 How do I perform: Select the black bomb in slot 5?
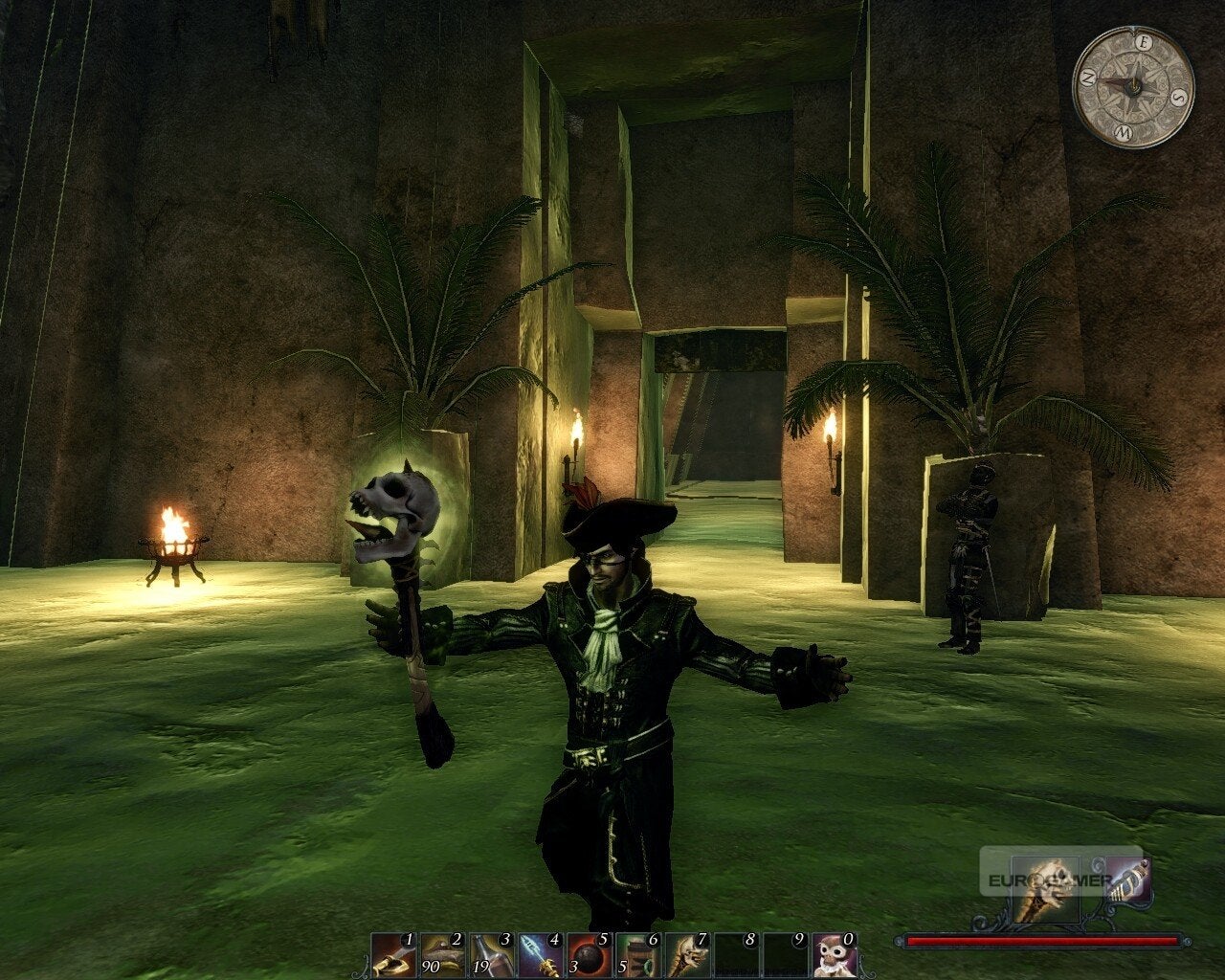click(x=589, y=955)
